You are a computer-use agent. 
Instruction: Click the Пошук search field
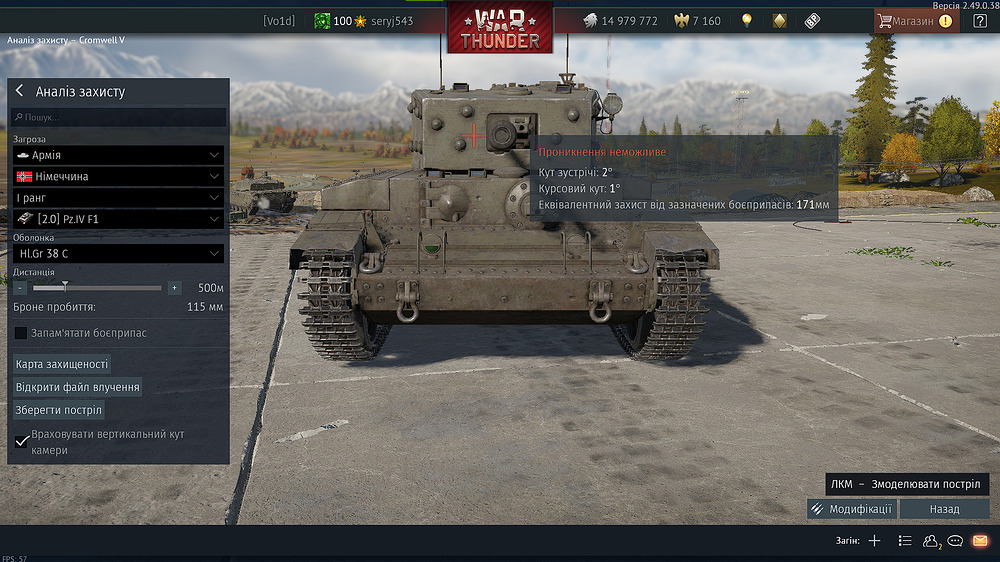point(118,118)
